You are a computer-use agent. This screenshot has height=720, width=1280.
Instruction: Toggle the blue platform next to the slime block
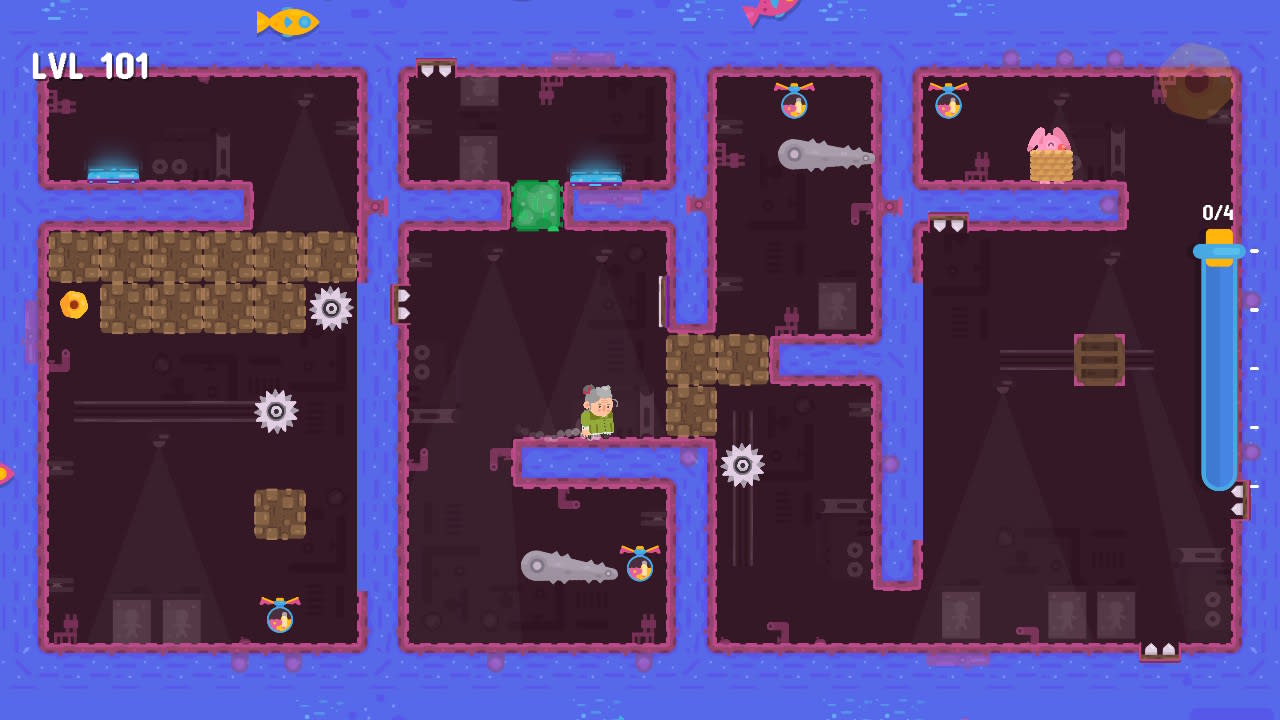tap(597, 175)
